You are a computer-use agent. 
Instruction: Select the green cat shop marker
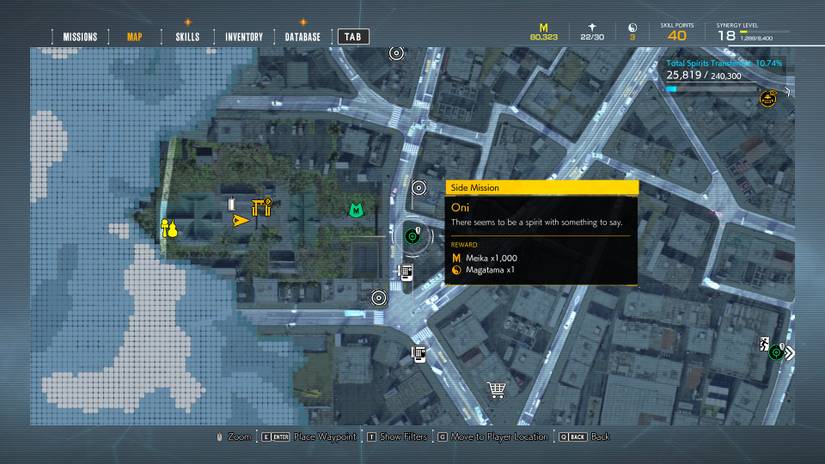(x=353, y=210)
